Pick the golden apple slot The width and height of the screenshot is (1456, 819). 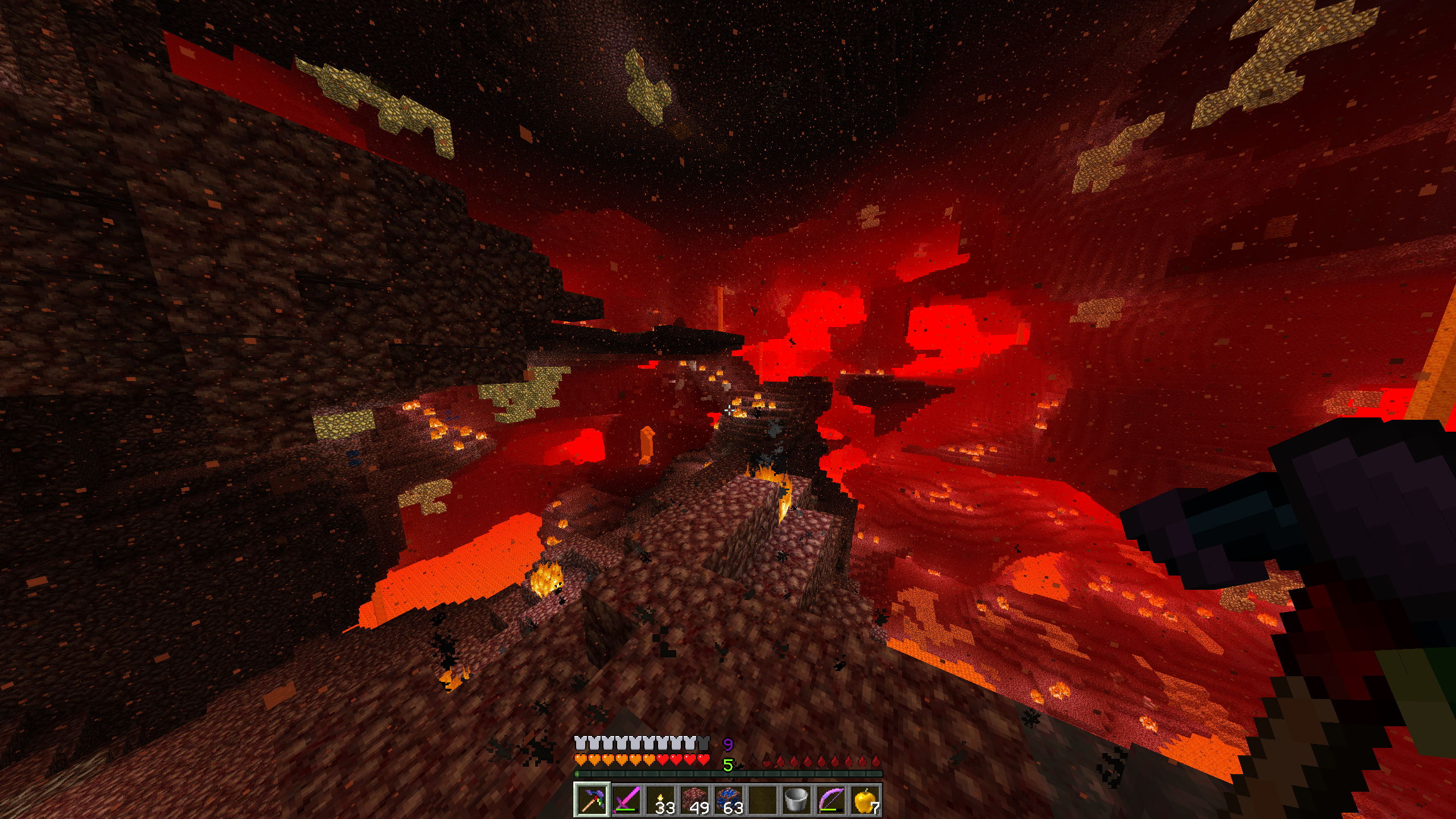click(x=864, y=800)
